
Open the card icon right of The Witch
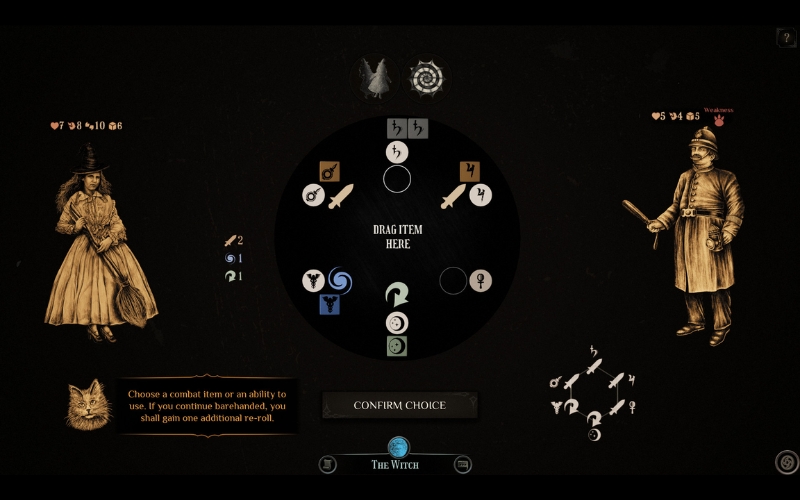462,464
